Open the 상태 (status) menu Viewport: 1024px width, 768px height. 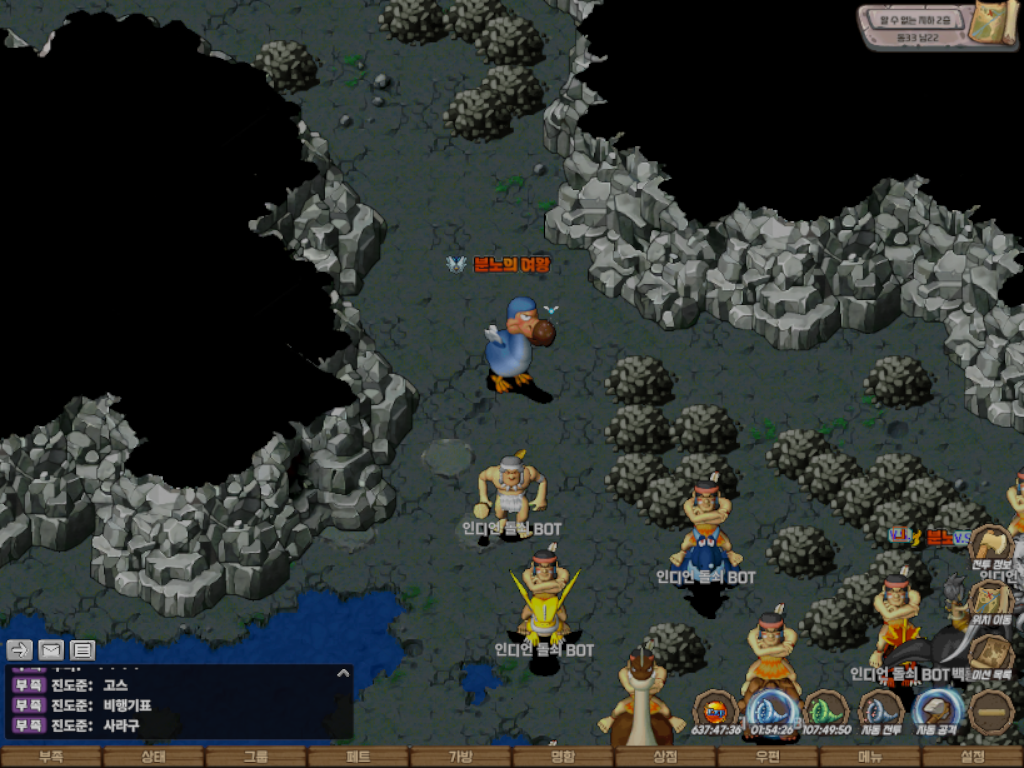click(153, 757)
